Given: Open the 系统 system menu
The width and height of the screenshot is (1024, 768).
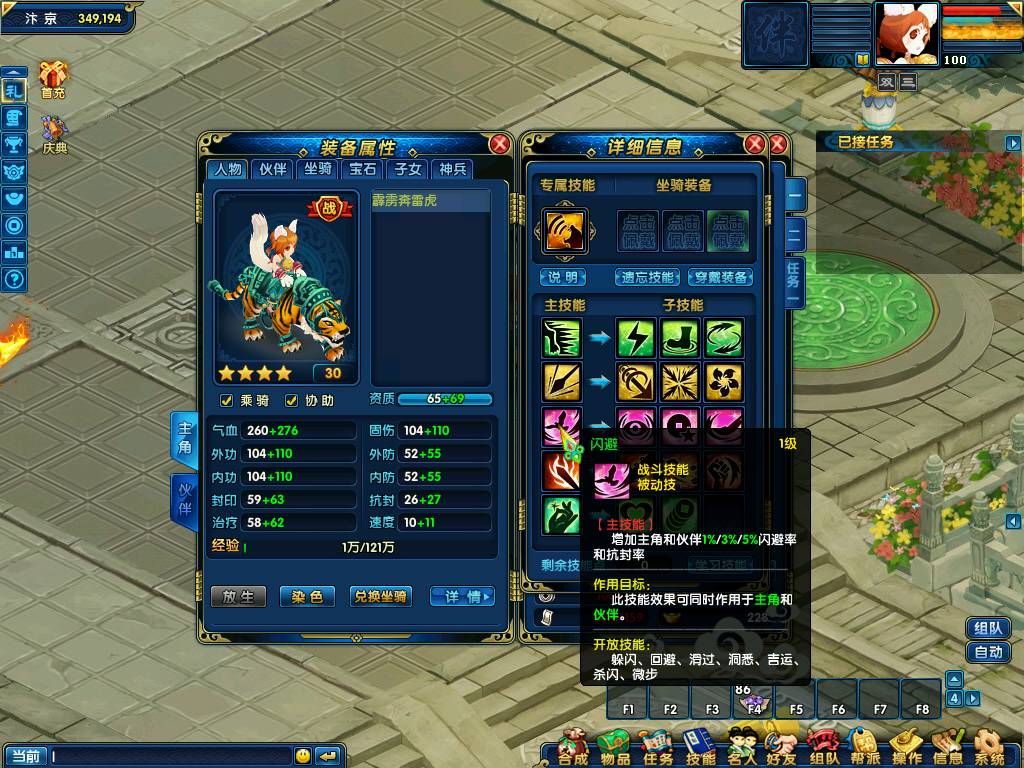Looking at the screenshot, I should pos(988,746).
